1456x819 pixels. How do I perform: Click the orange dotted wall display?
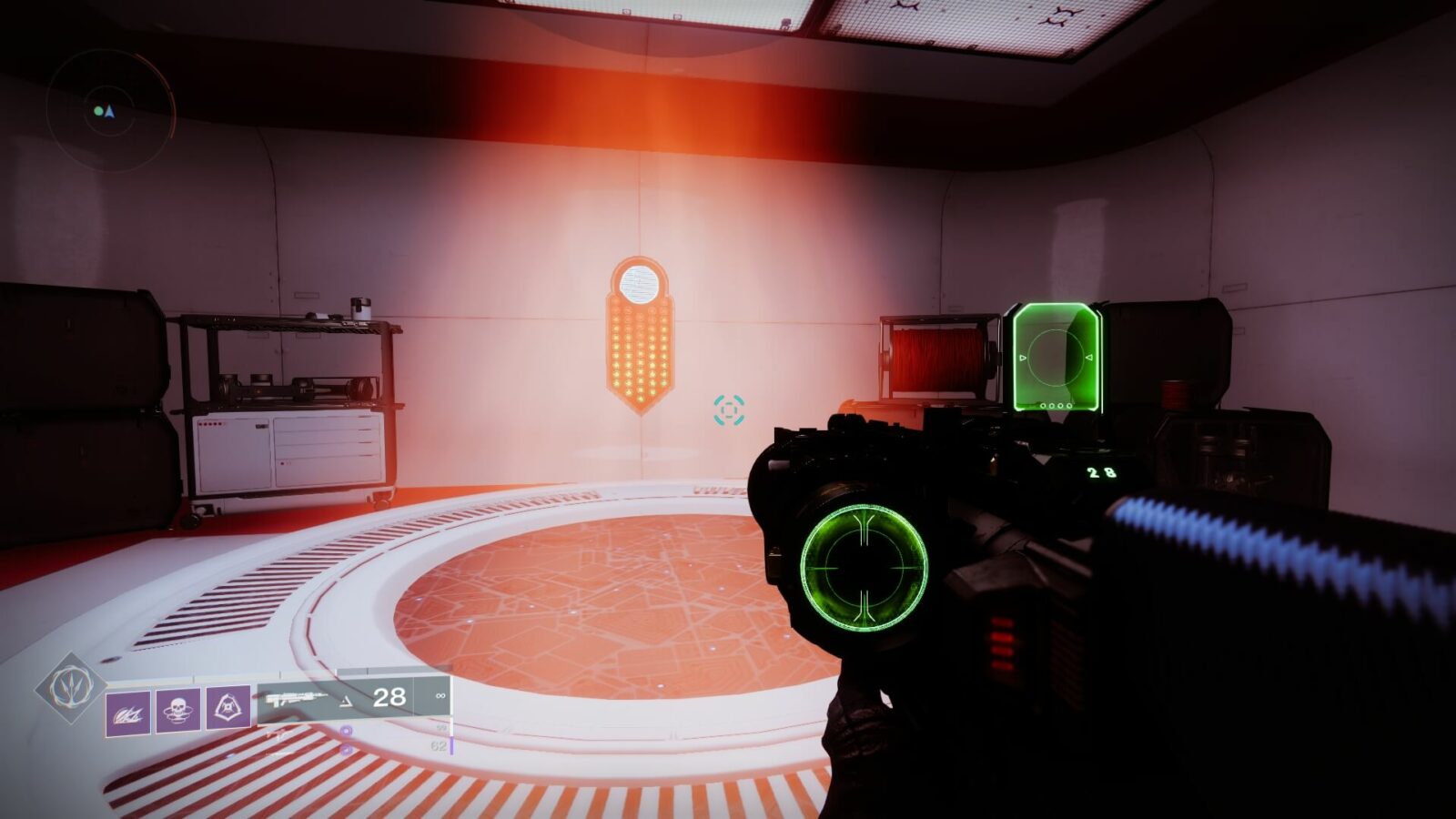tap(639, 351)
